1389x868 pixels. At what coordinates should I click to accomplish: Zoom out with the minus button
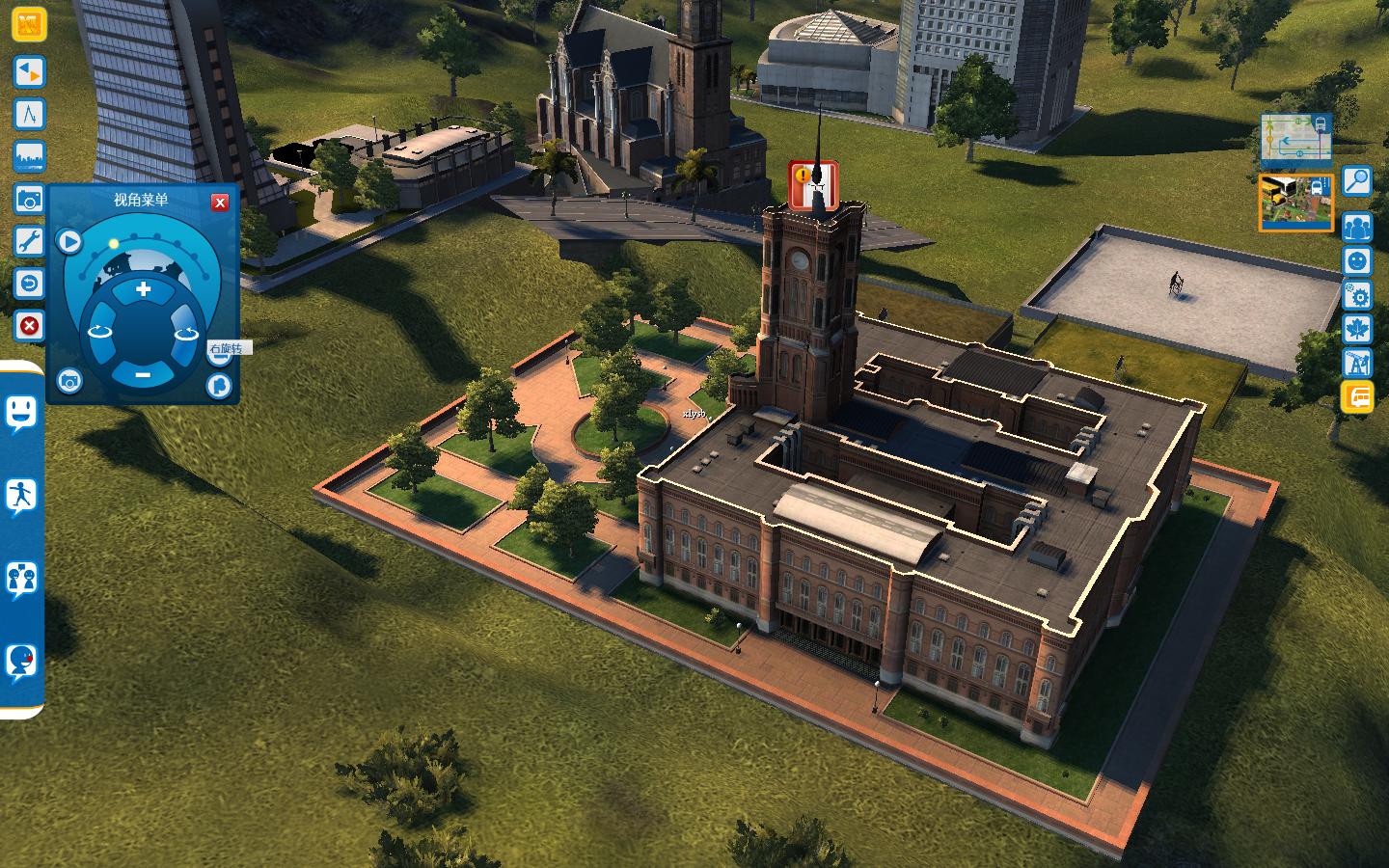143,373
